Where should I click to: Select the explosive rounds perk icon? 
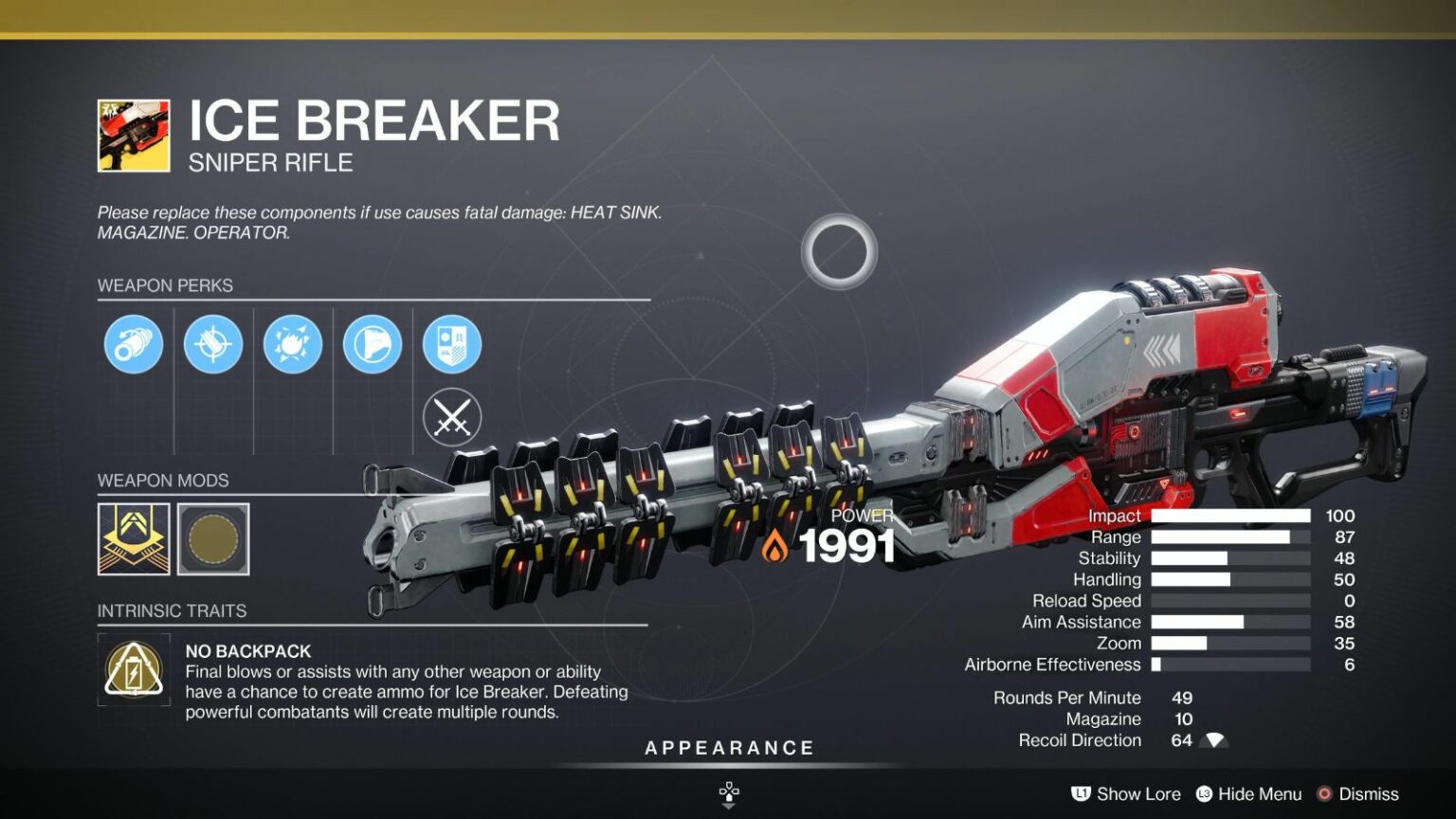click(x=291, y=344)
